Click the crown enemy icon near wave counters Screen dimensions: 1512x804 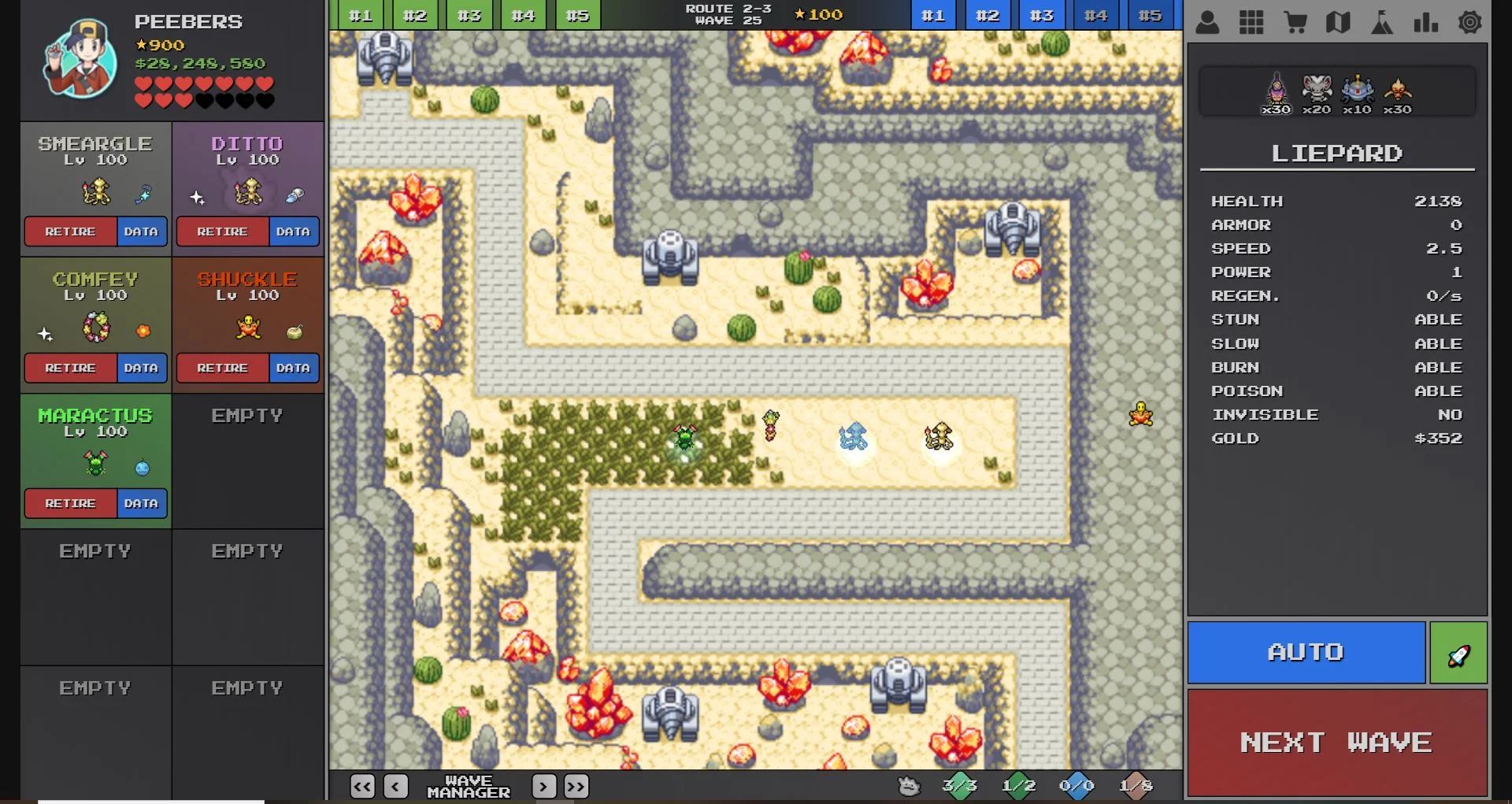tap(909, 785)
